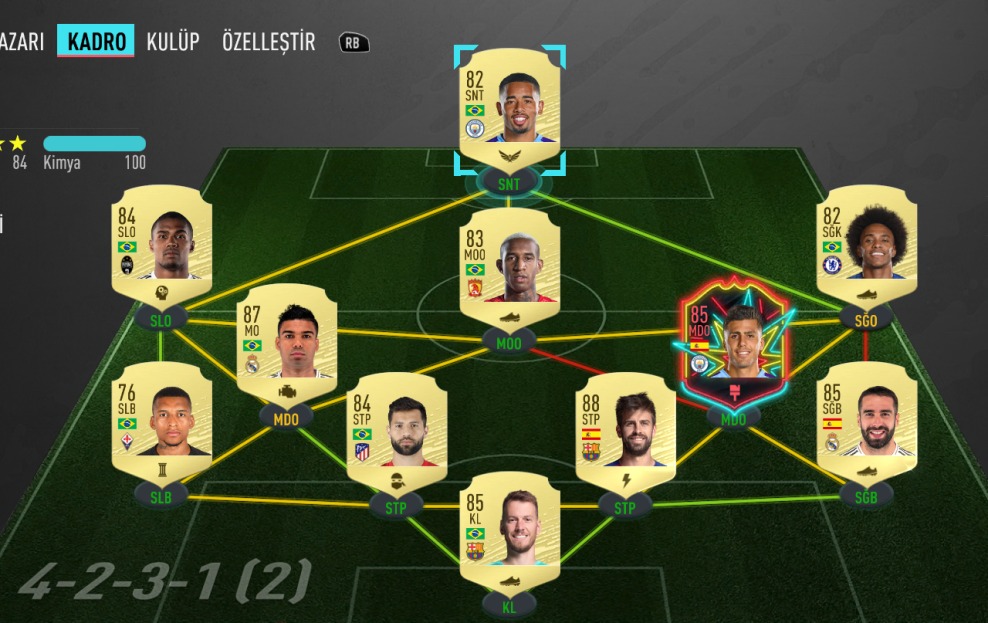
Task: Select the 87-rated MO Real Madrid card
Action: pyautogui.click(x=286, y=344)
